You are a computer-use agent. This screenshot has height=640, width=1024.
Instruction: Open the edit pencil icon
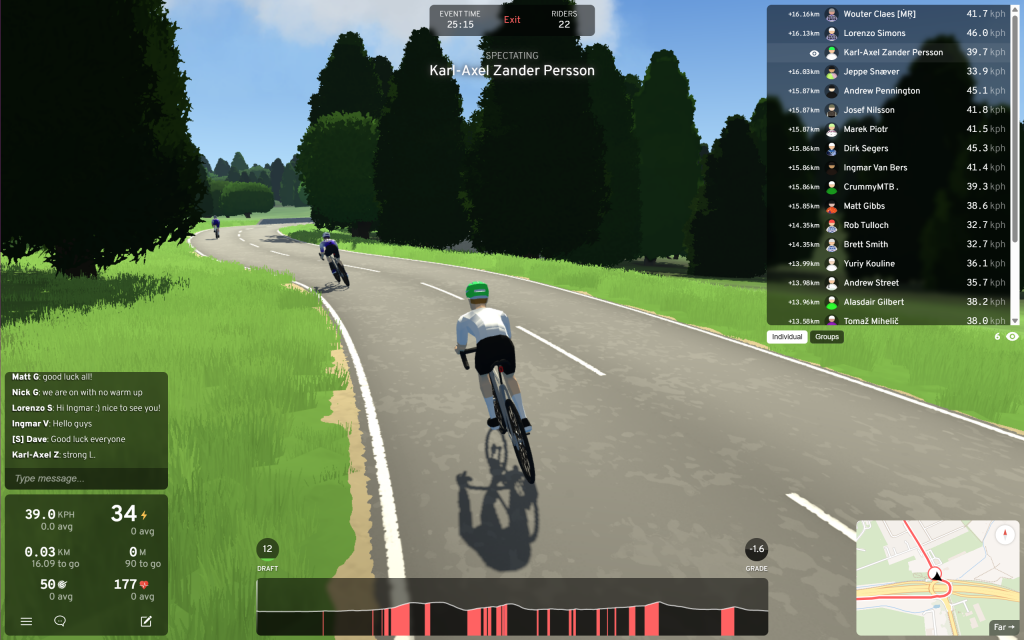146,621
